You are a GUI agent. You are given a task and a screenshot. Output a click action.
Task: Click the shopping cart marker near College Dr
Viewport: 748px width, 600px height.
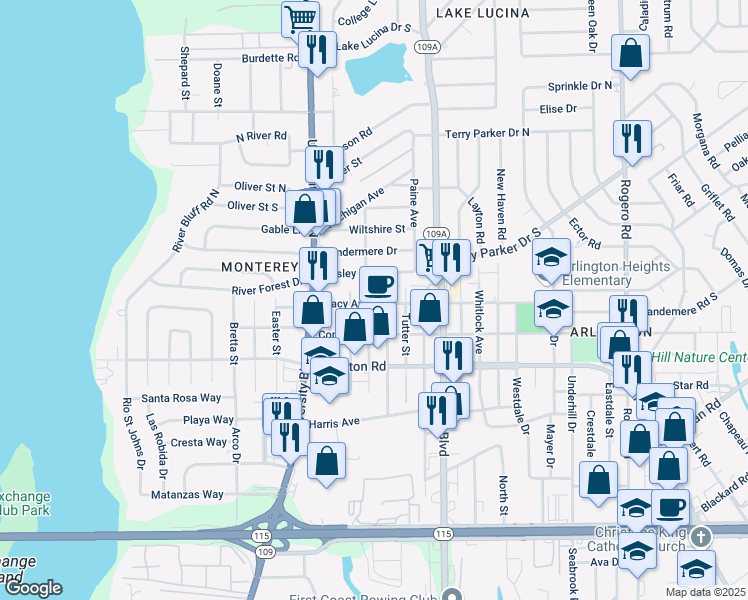[300, 19]
